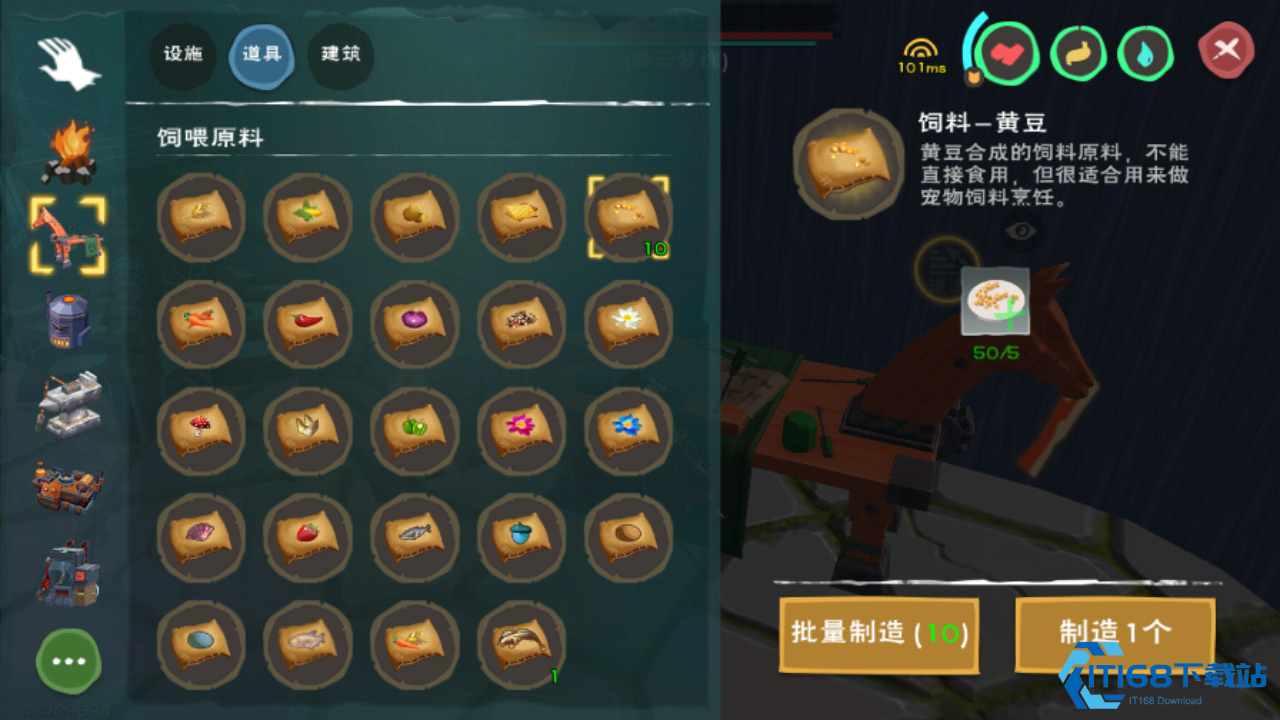Switch to the 设施 tab

182,57
